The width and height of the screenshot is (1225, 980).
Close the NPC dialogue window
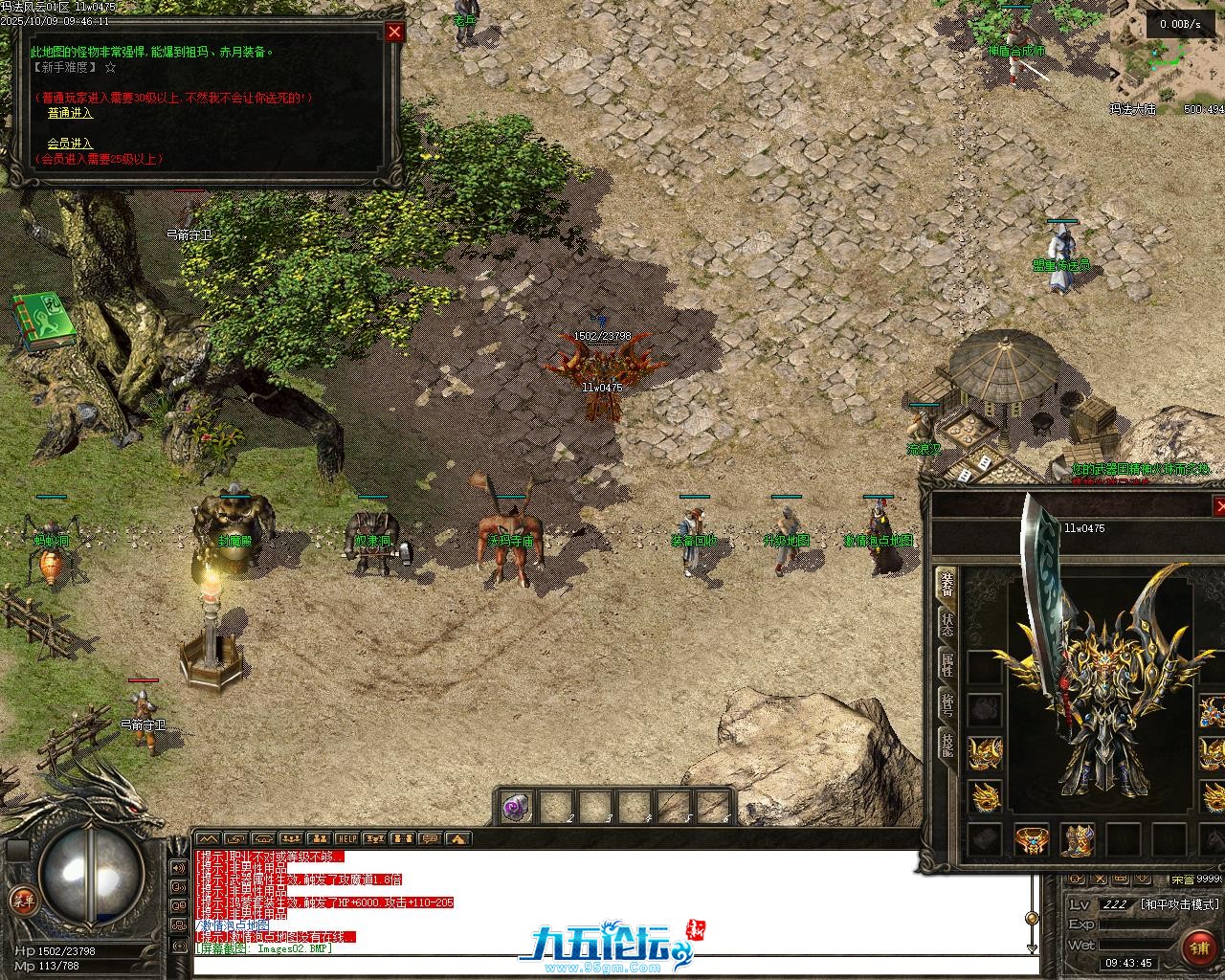(394, 32)
